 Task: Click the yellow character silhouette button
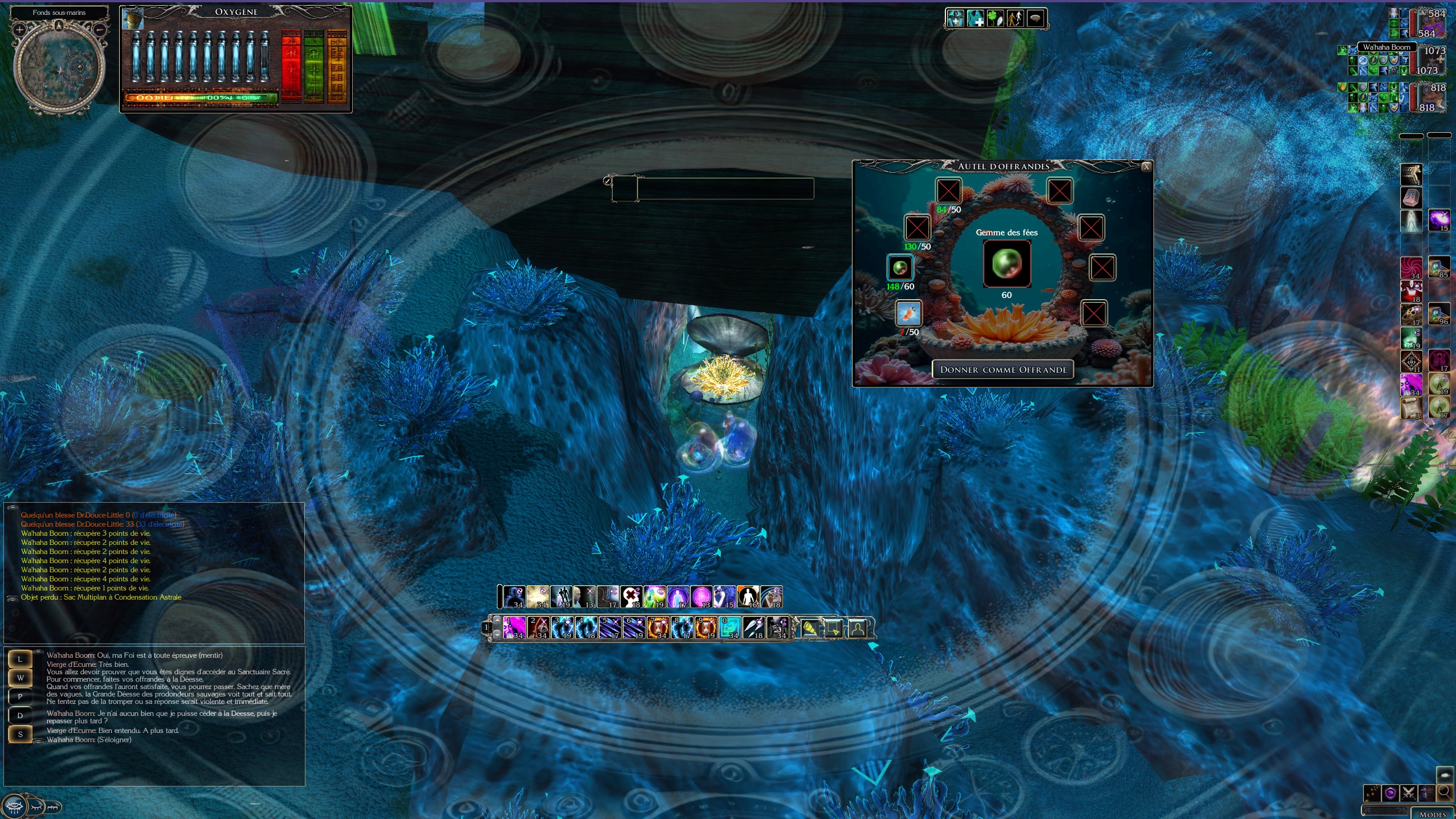pos(857,629)
